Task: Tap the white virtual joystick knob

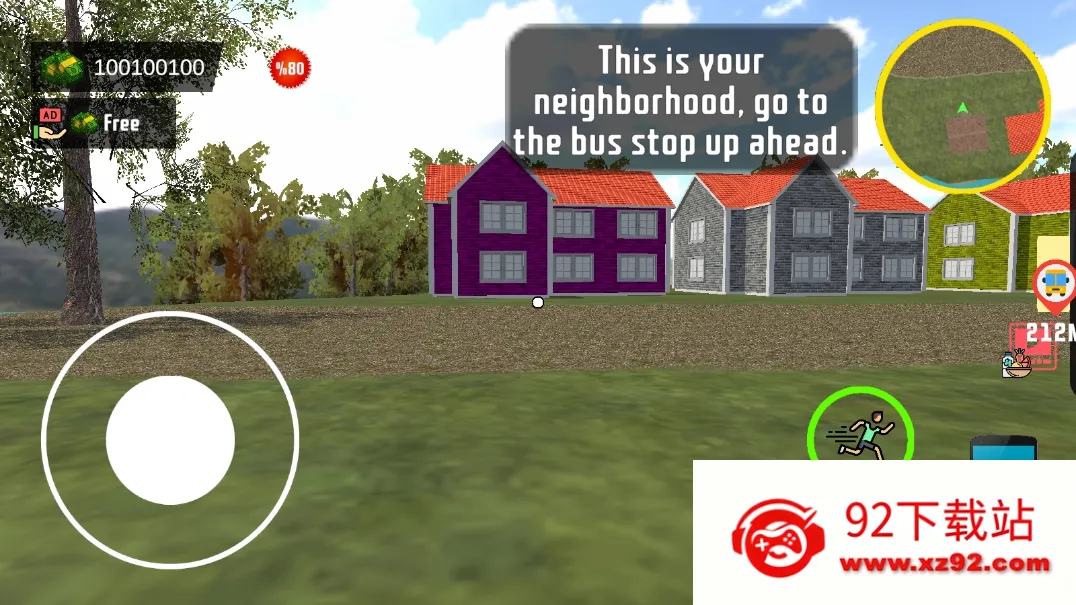Action: 170,440
